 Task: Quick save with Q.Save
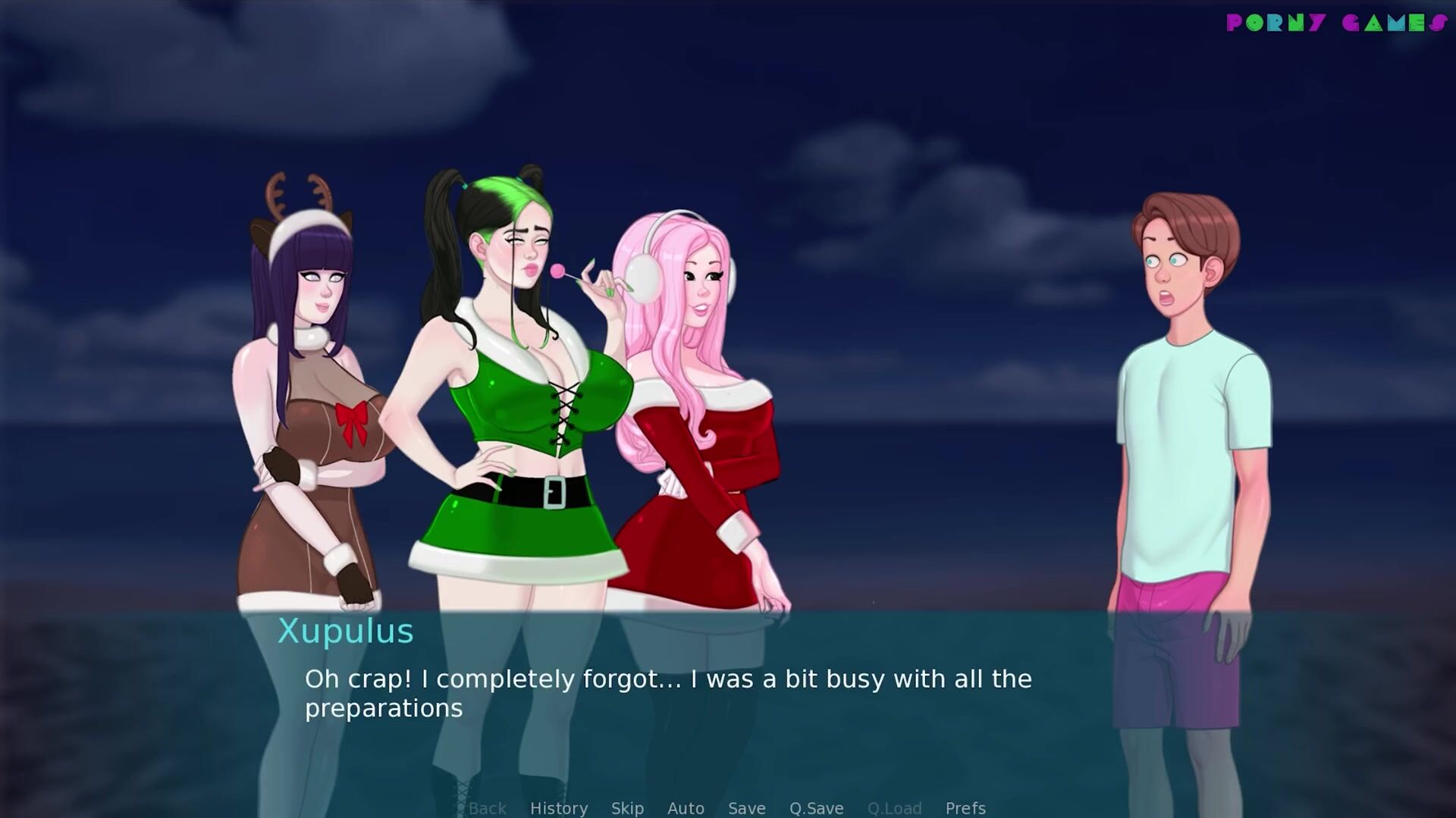coord(816,808)
